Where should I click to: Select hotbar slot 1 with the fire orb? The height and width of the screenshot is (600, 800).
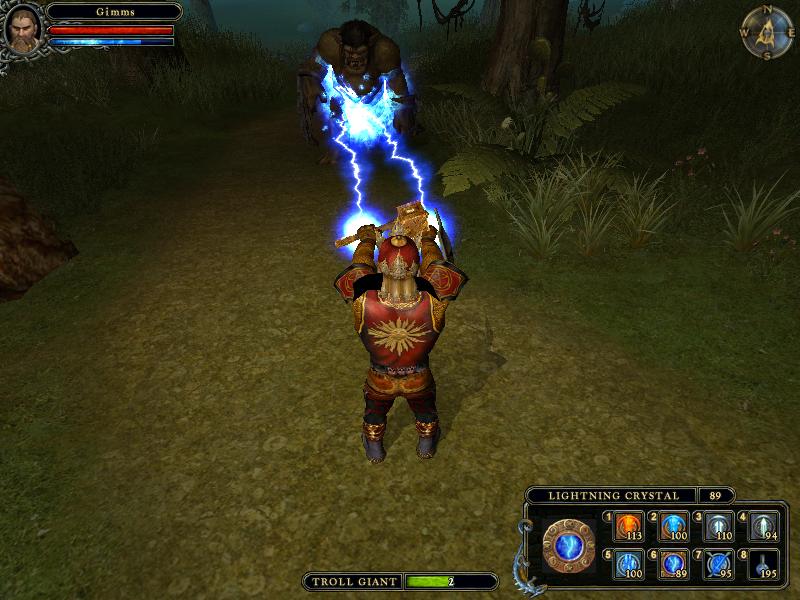tap(629, 526)
